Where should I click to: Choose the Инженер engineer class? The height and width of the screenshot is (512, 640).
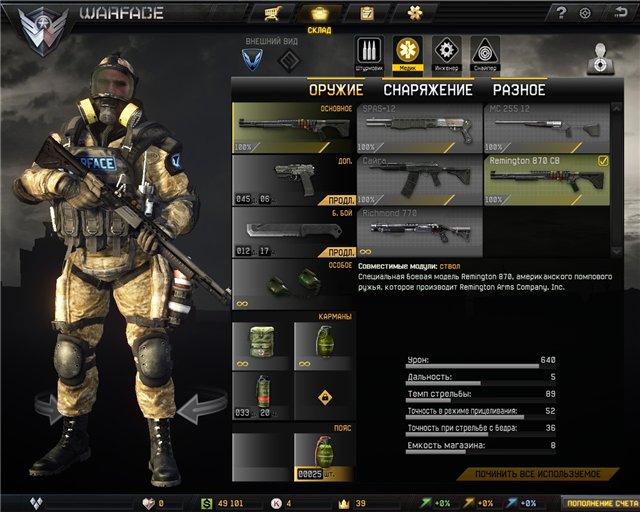[446, 54]
